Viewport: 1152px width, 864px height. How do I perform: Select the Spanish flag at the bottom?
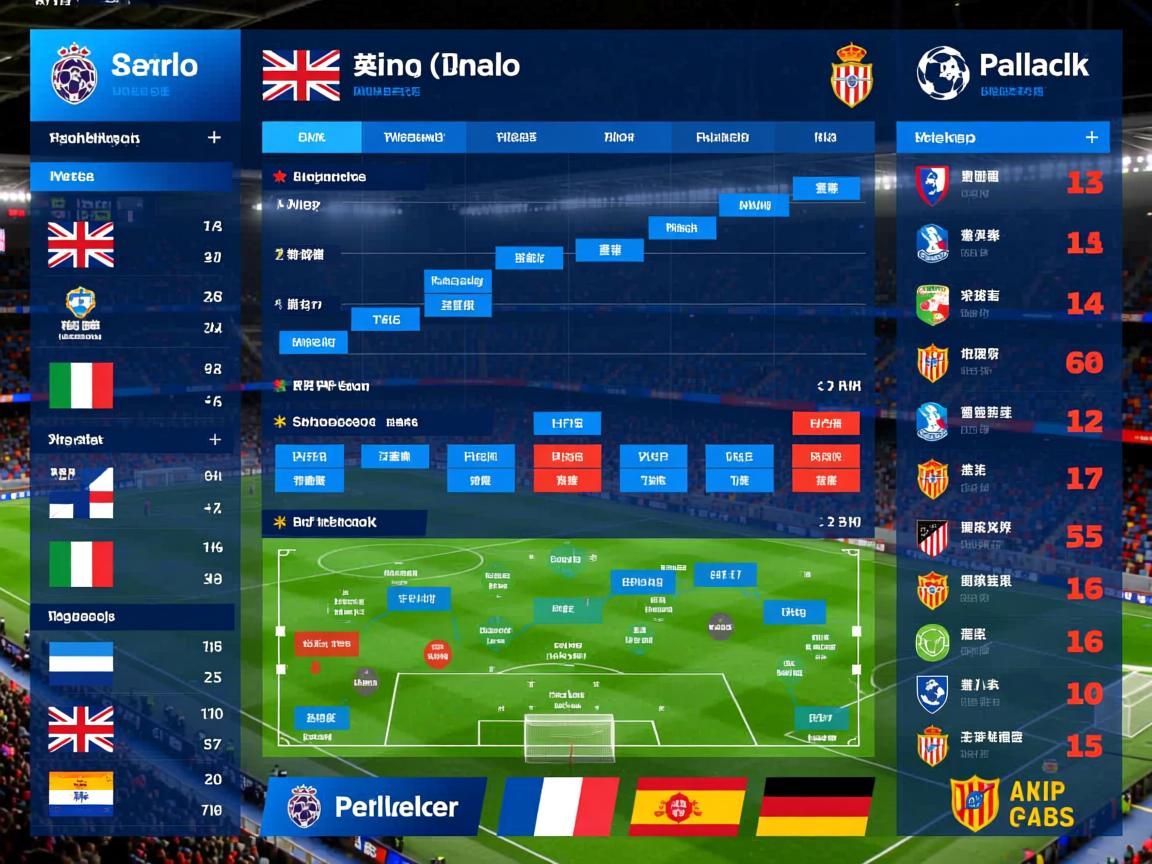pyautogui.click(x=688, y=806)
